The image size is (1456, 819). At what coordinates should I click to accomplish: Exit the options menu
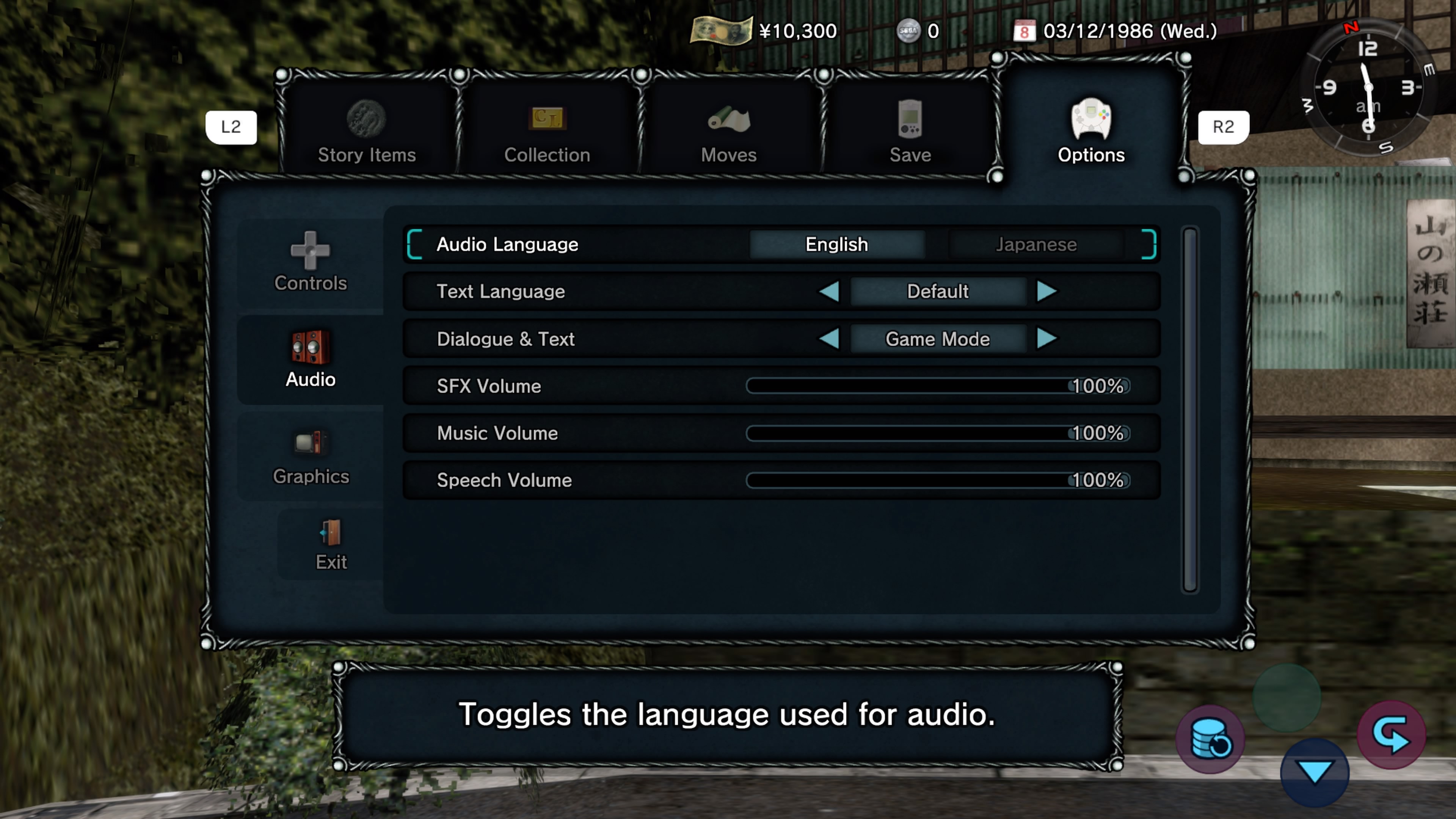331,544
